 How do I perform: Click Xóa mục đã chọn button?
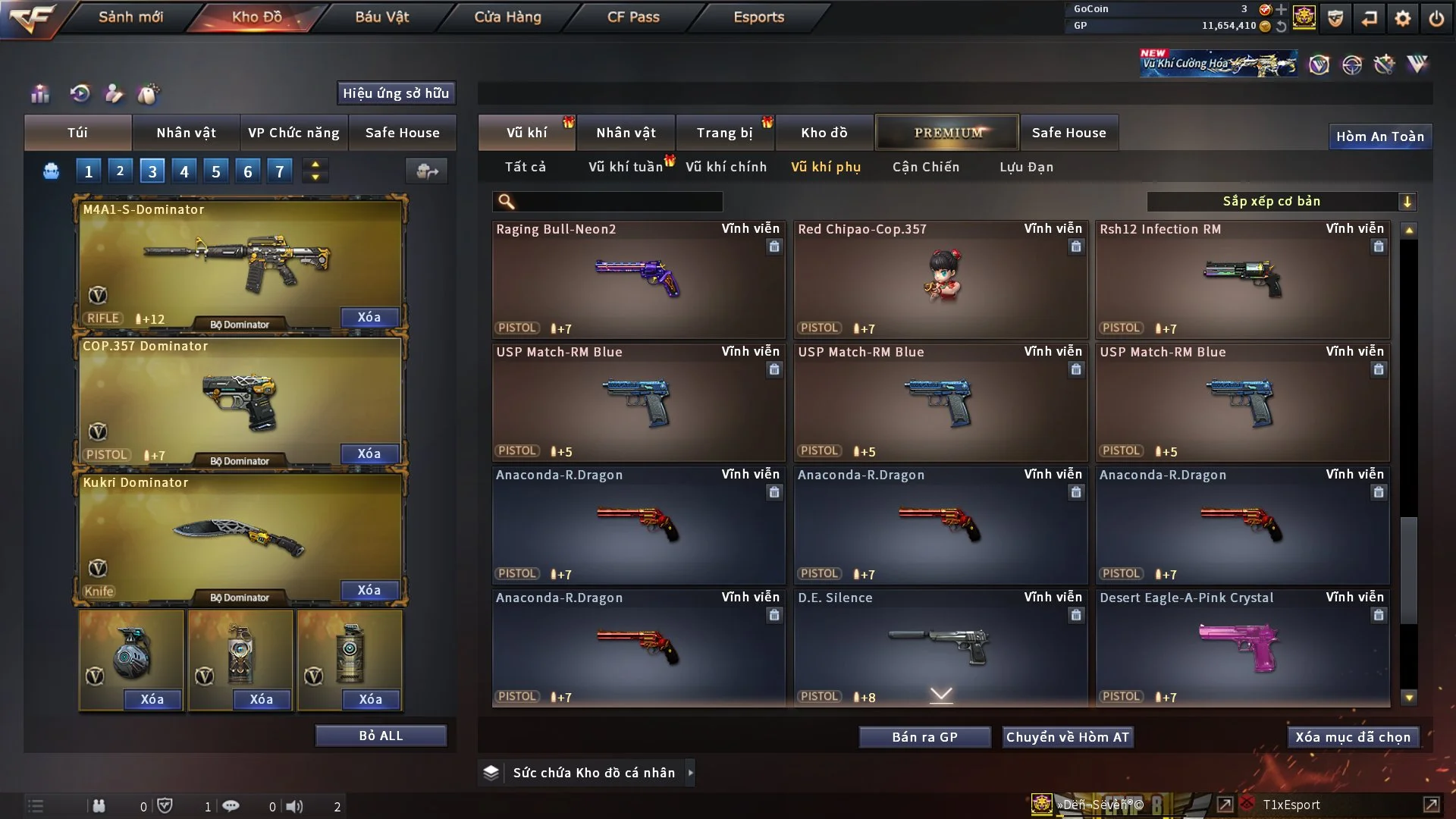(1353, 737)
